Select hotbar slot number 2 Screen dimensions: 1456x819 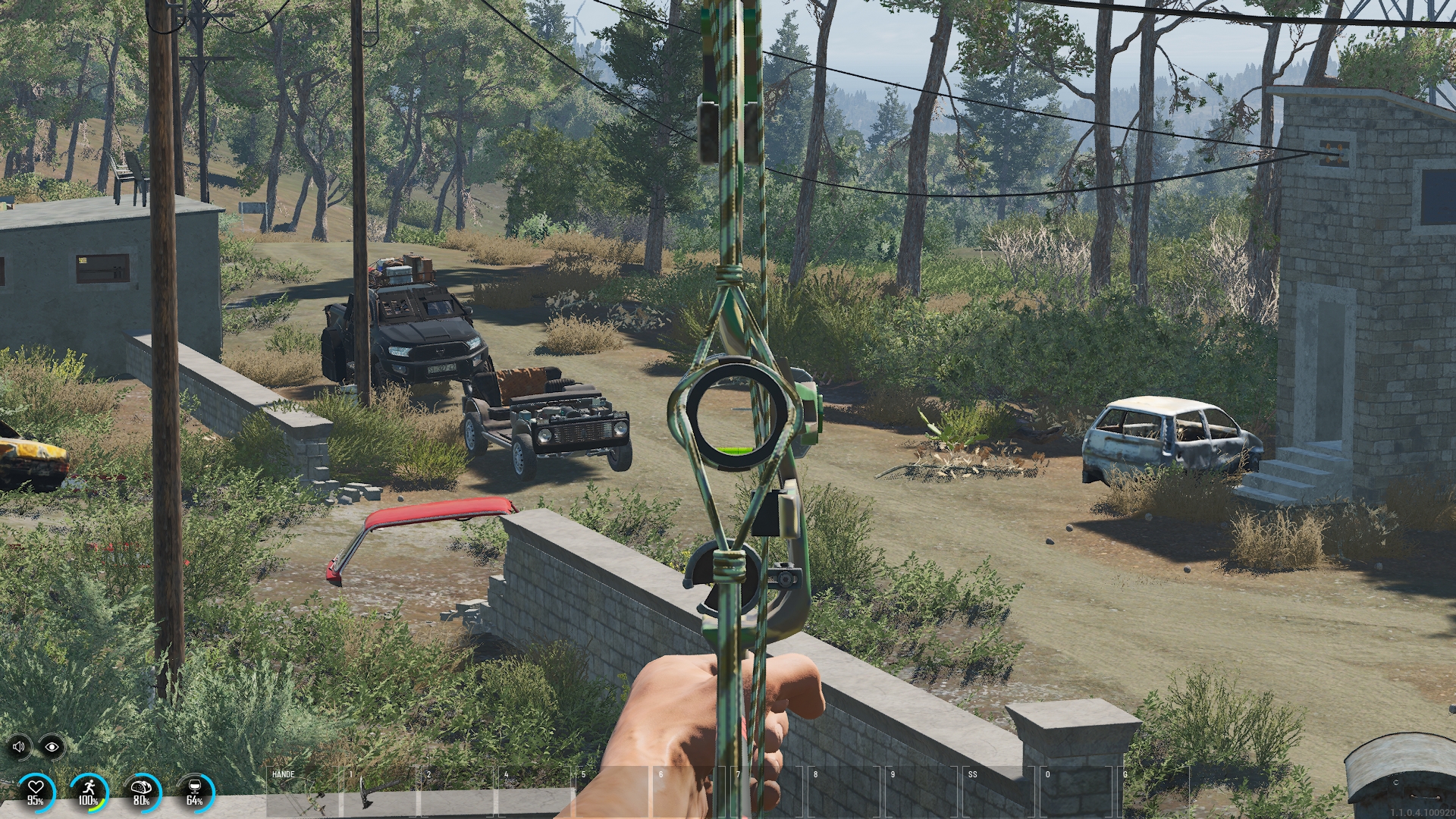(459, 792)
